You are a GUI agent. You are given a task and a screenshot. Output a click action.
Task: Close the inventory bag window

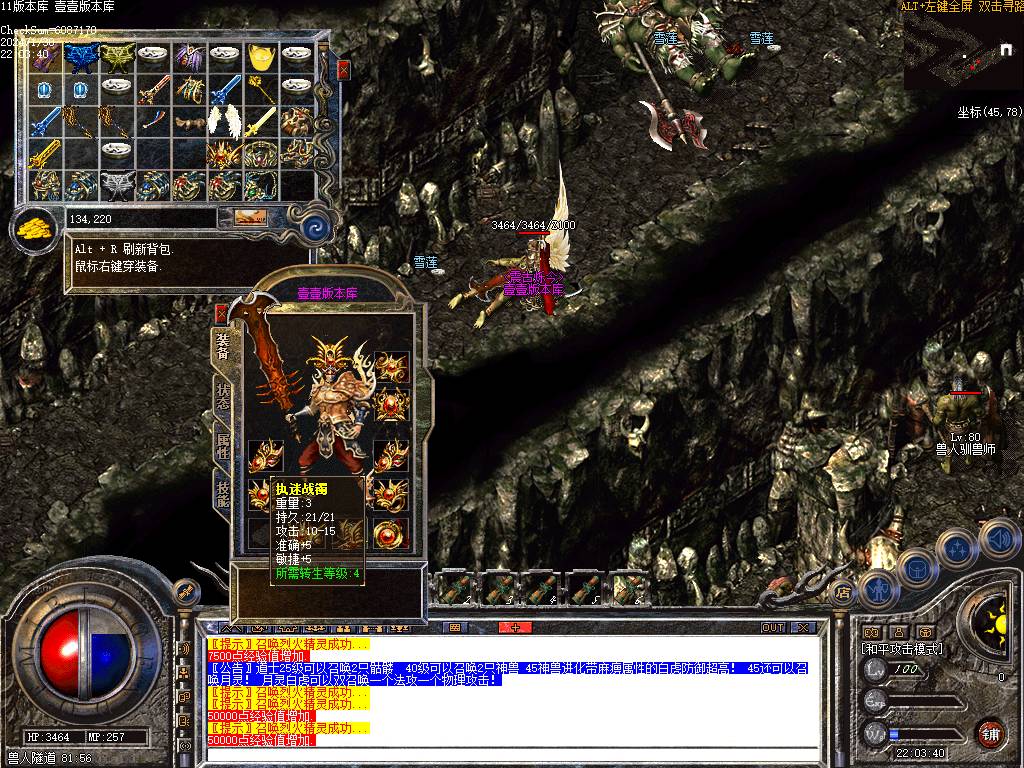coord(343,70)
